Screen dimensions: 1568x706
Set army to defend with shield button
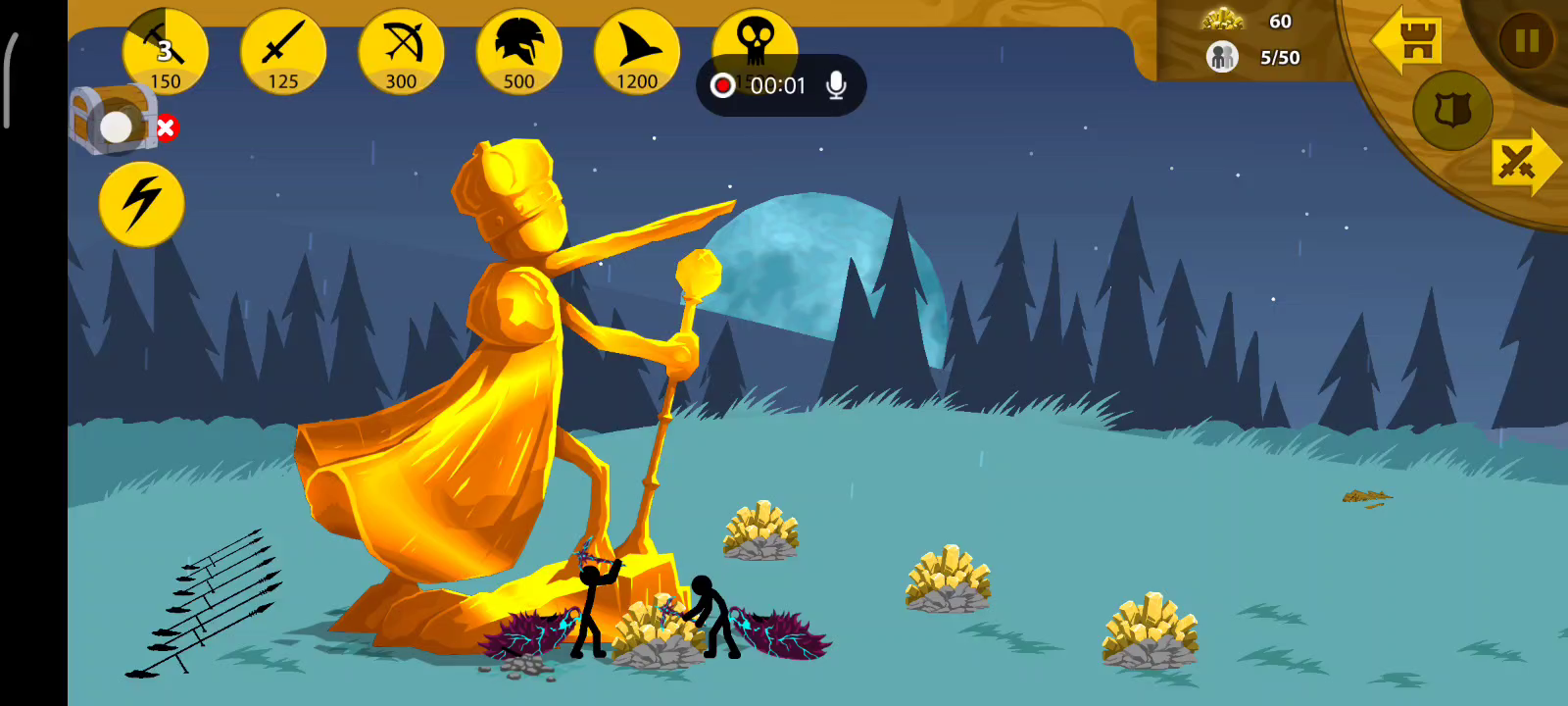1452,110
